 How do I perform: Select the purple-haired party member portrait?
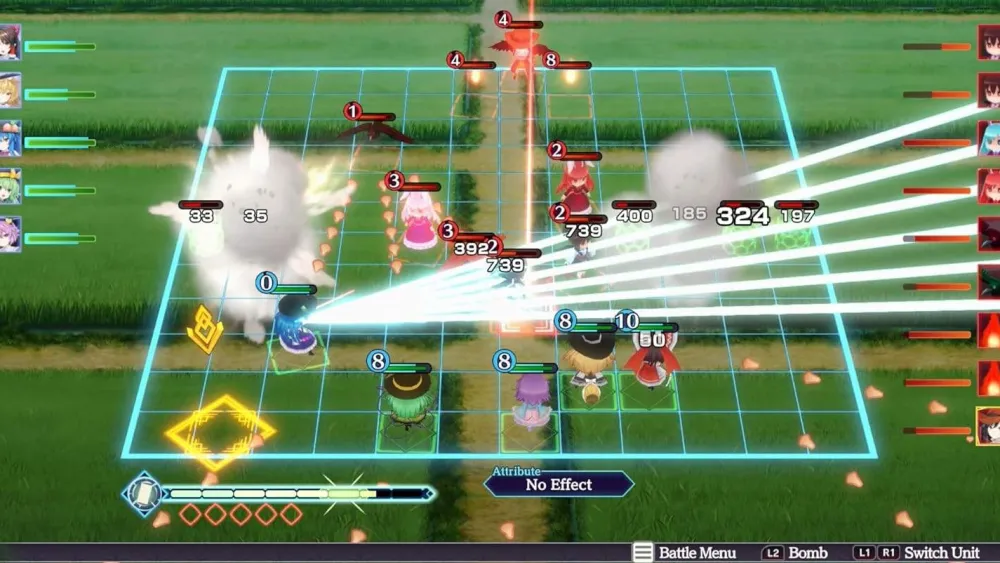click(10, 234)
